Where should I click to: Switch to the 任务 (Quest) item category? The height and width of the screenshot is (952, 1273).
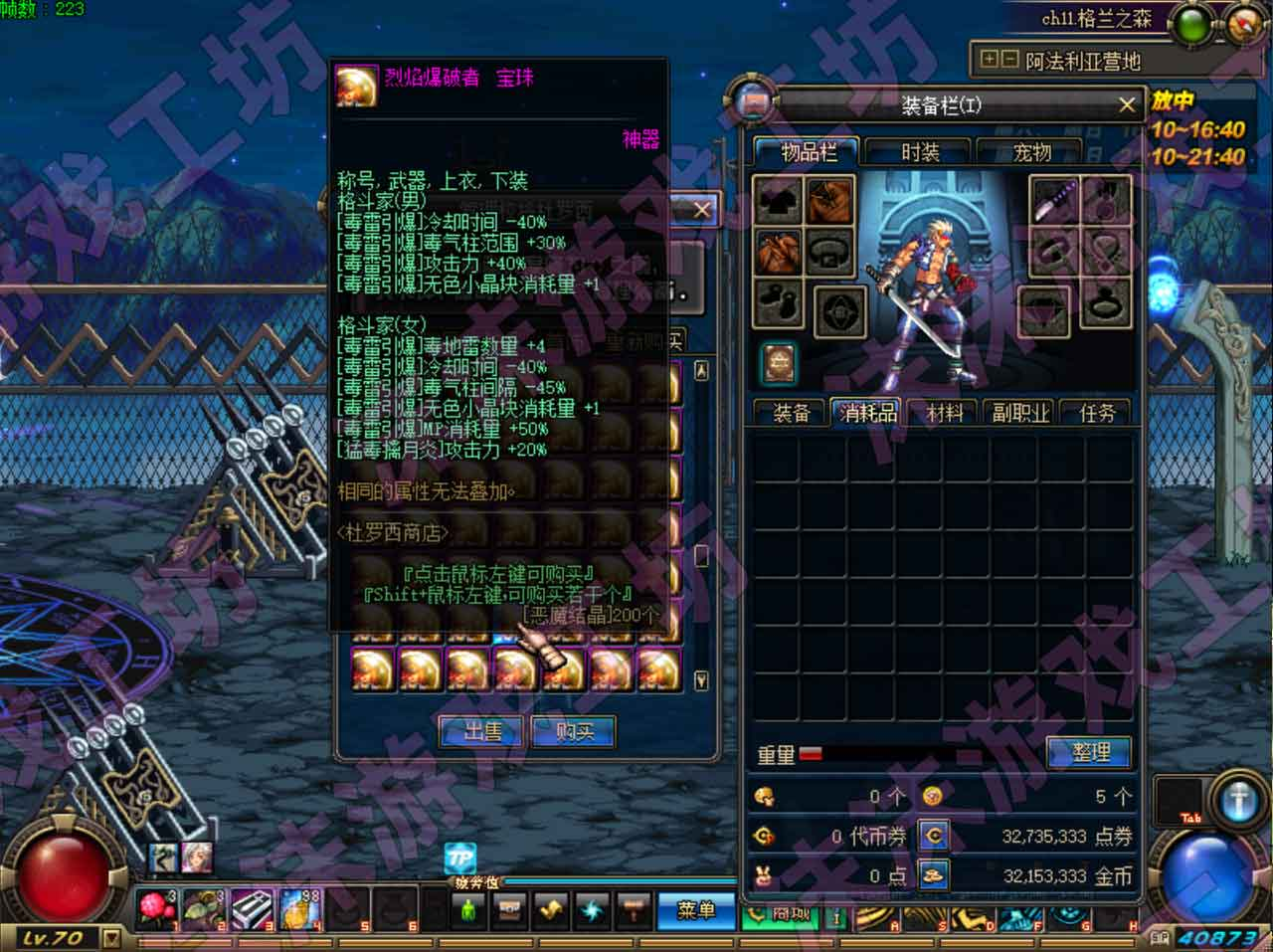tap(1097, 413)
